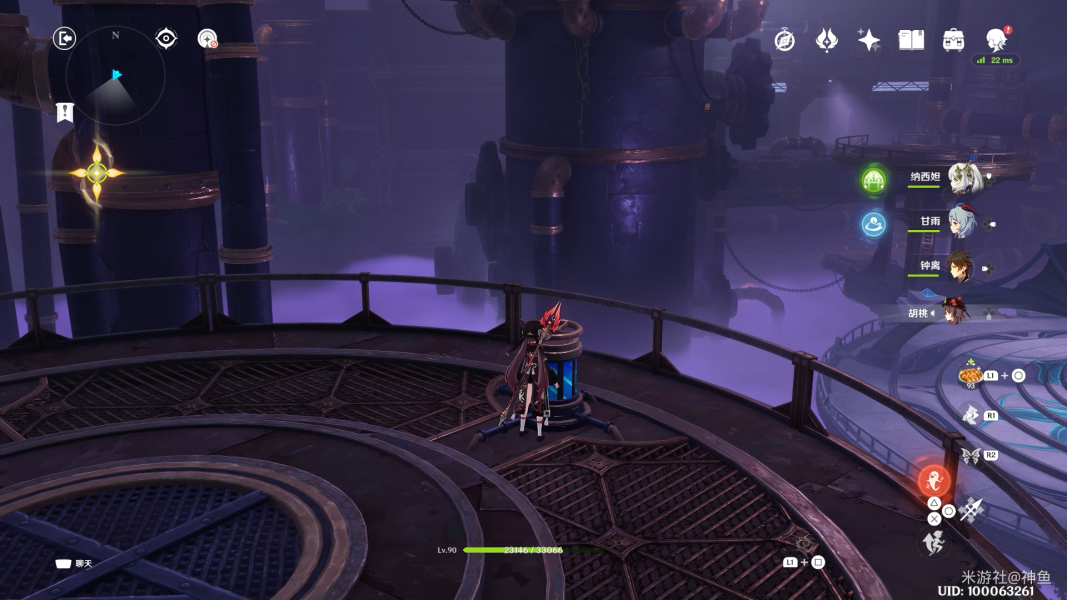Open the 聊天 chat box
1067x600 pixels.
(74, 564)
